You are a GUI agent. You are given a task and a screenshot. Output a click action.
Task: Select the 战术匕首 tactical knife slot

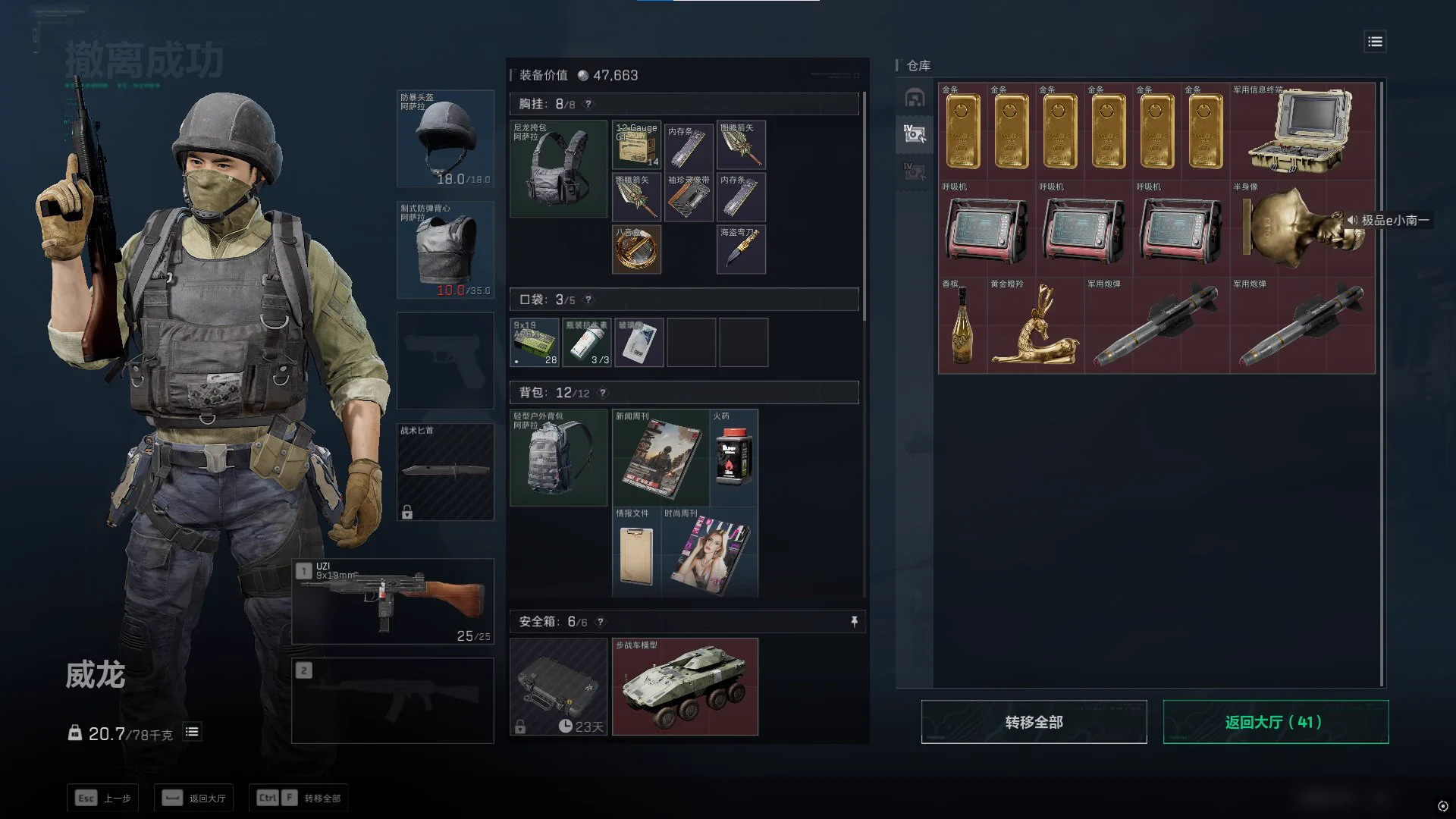coord(446,472)
